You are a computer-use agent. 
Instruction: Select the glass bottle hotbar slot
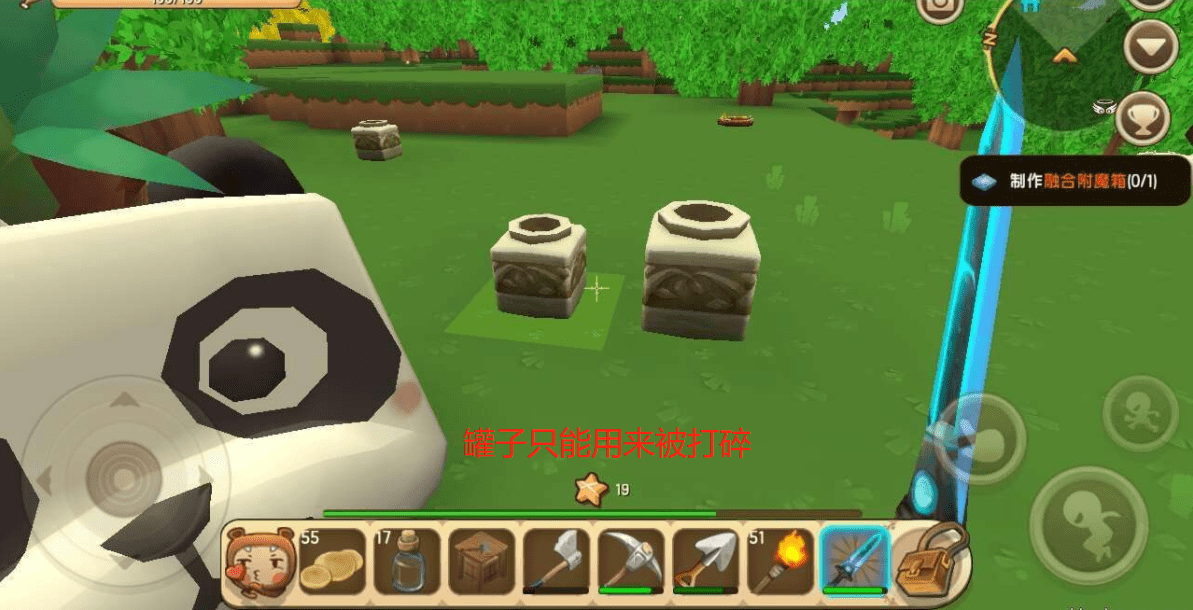[x=408, y=562]
